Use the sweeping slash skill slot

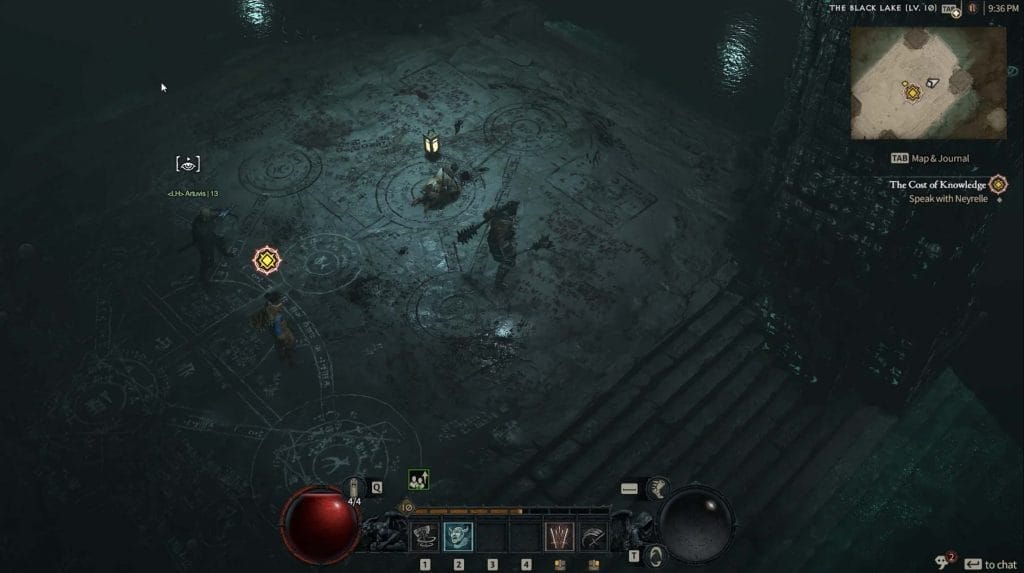coord(593,537)
